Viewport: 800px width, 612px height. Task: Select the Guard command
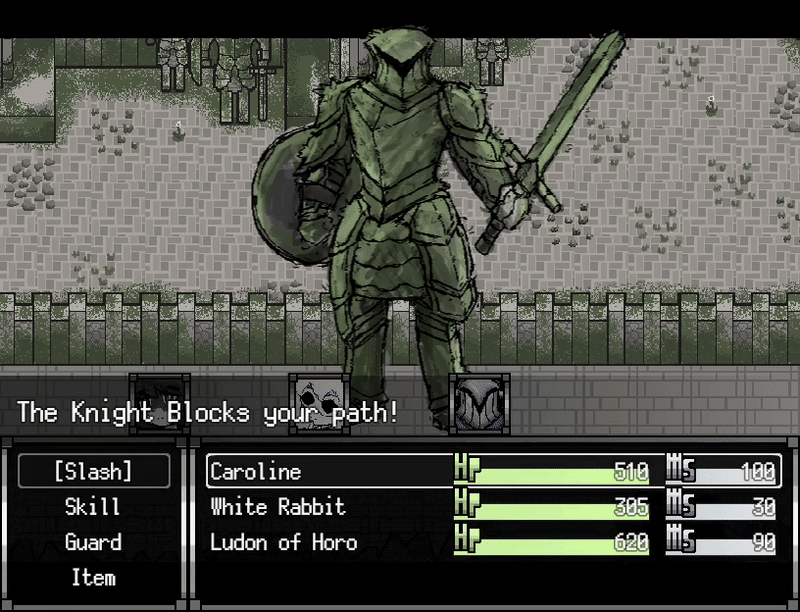point(93,542)
